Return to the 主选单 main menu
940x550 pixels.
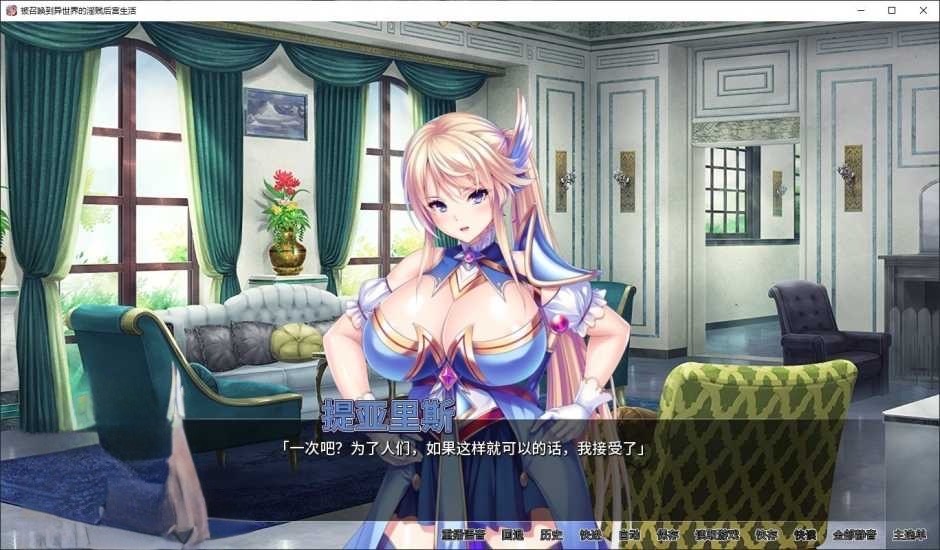(909, 535)
